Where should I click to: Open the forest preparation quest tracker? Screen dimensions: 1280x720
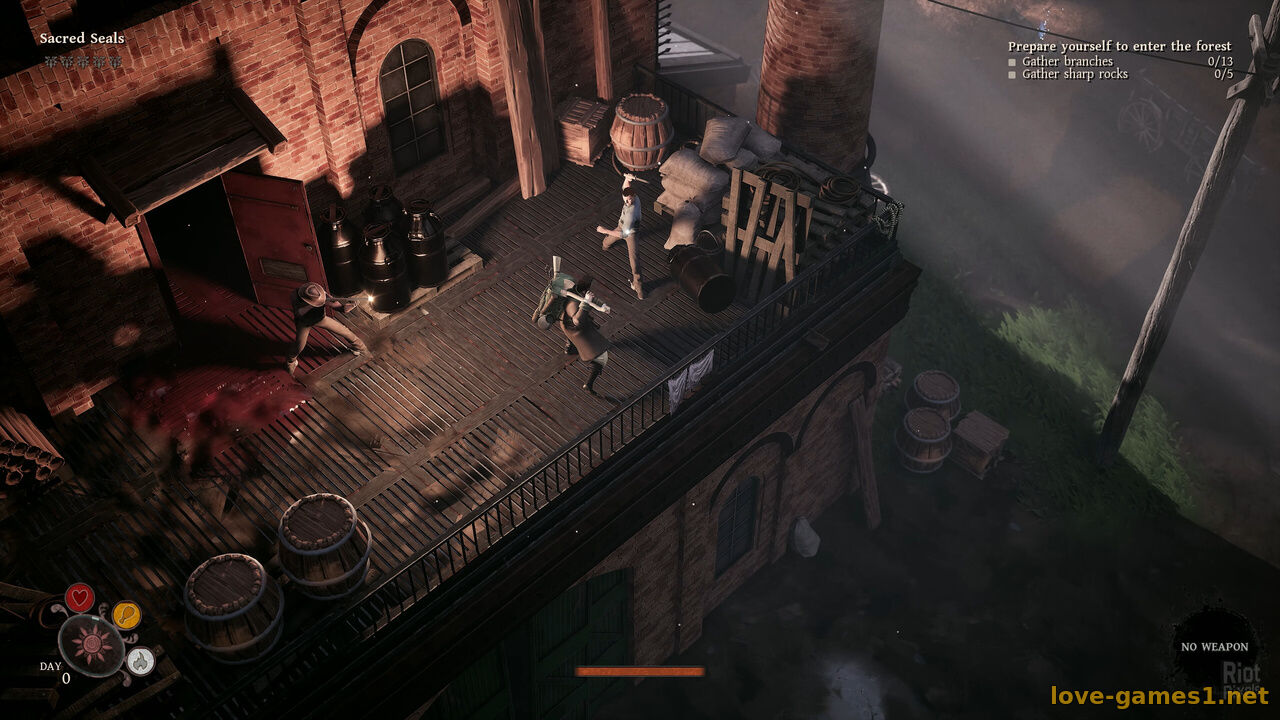[x=1119, y=46]
